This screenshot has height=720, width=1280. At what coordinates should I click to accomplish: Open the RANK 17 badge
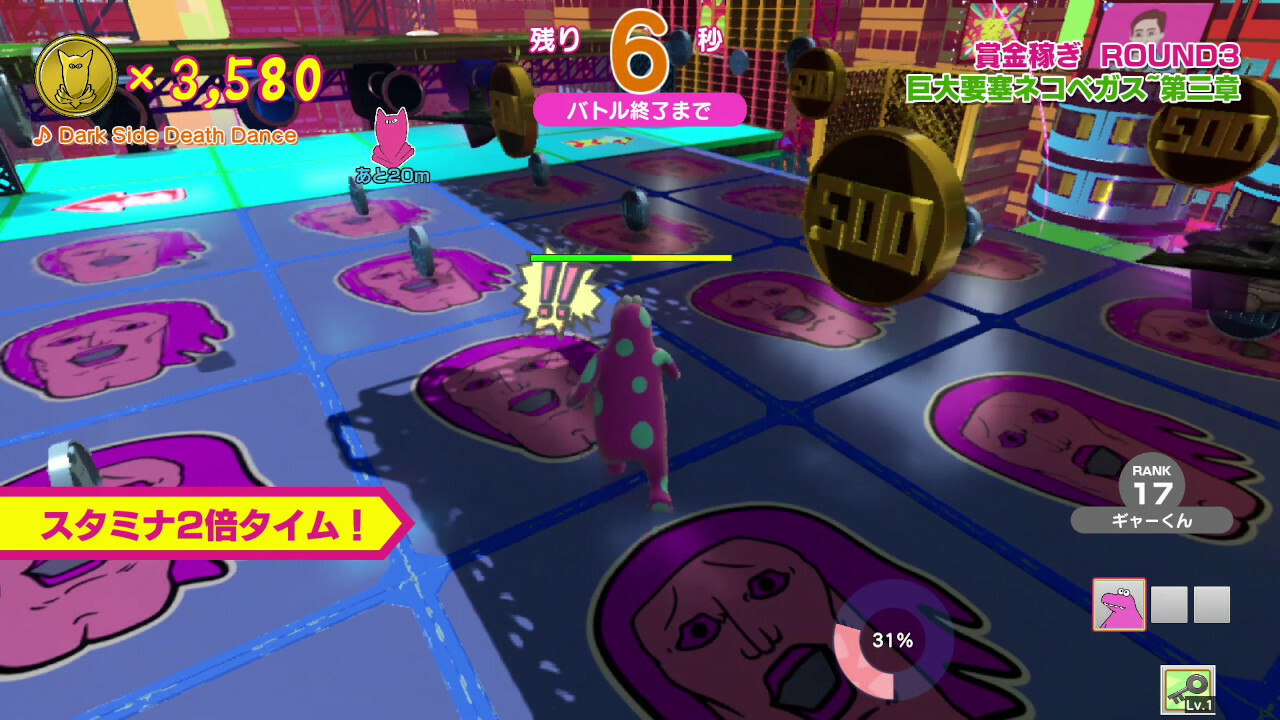(1152, 487)
